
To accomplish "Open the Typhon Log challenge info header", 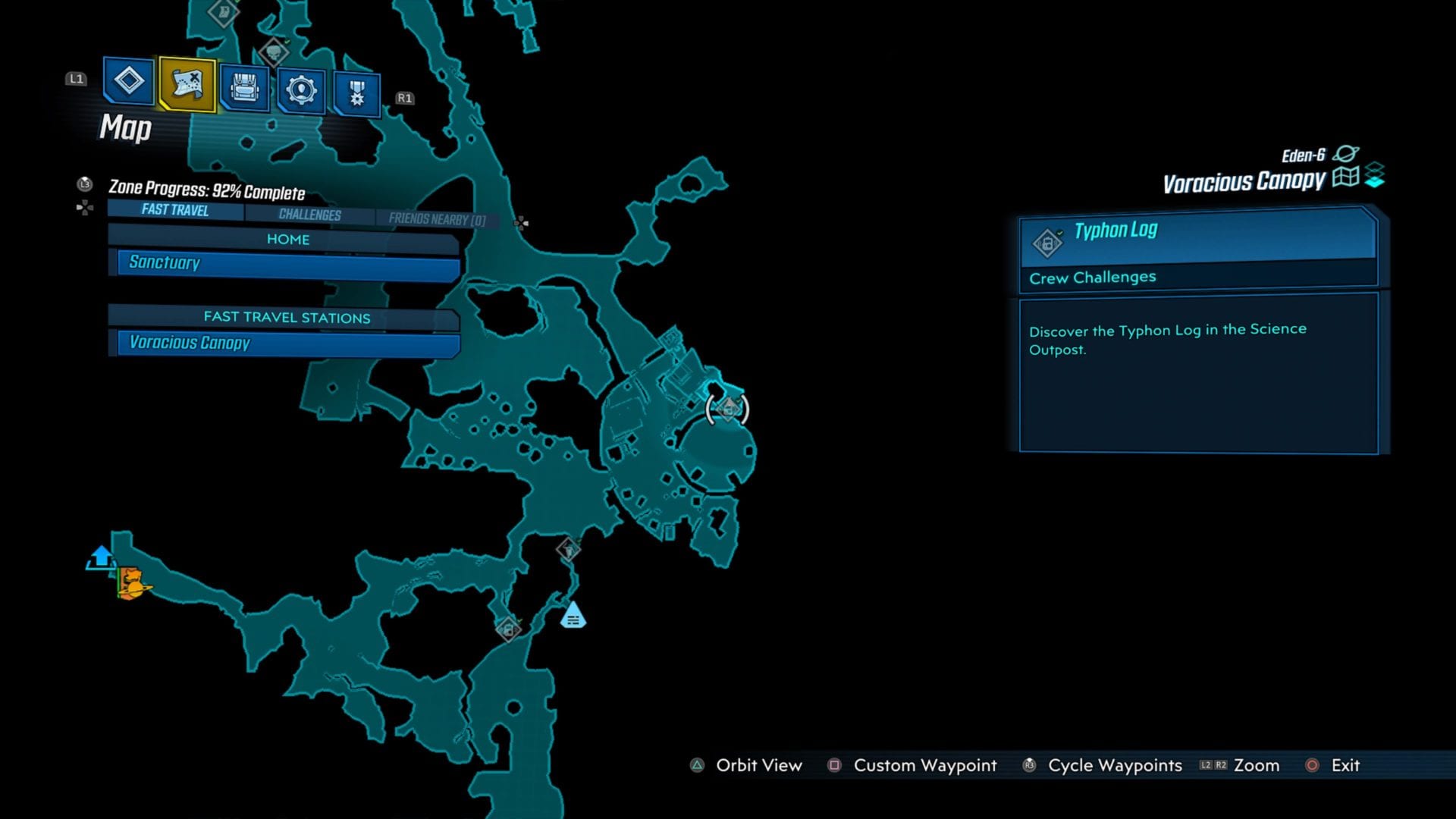I will click(x=1198, y=237).
